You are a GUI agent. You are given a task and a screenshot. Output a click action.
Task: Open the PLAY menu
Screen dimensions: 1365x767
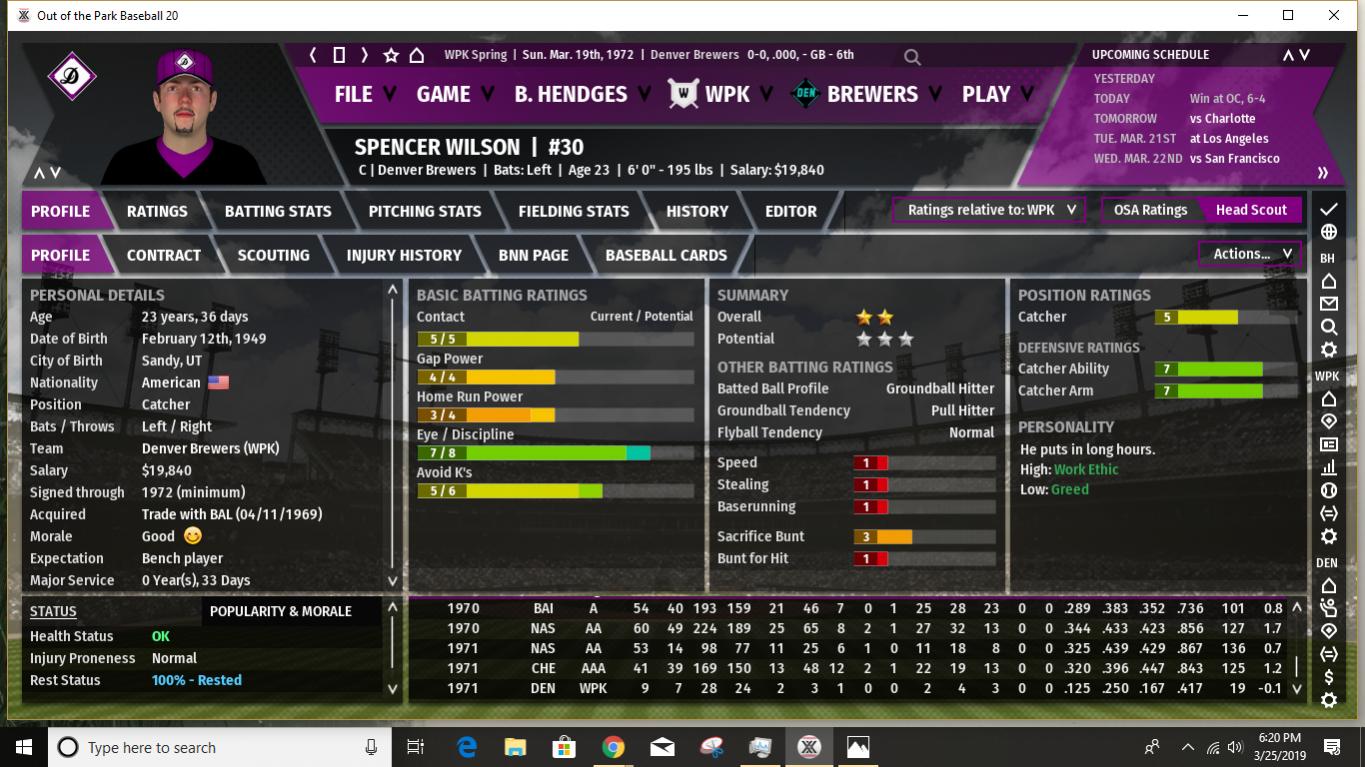tap(986, 94)
